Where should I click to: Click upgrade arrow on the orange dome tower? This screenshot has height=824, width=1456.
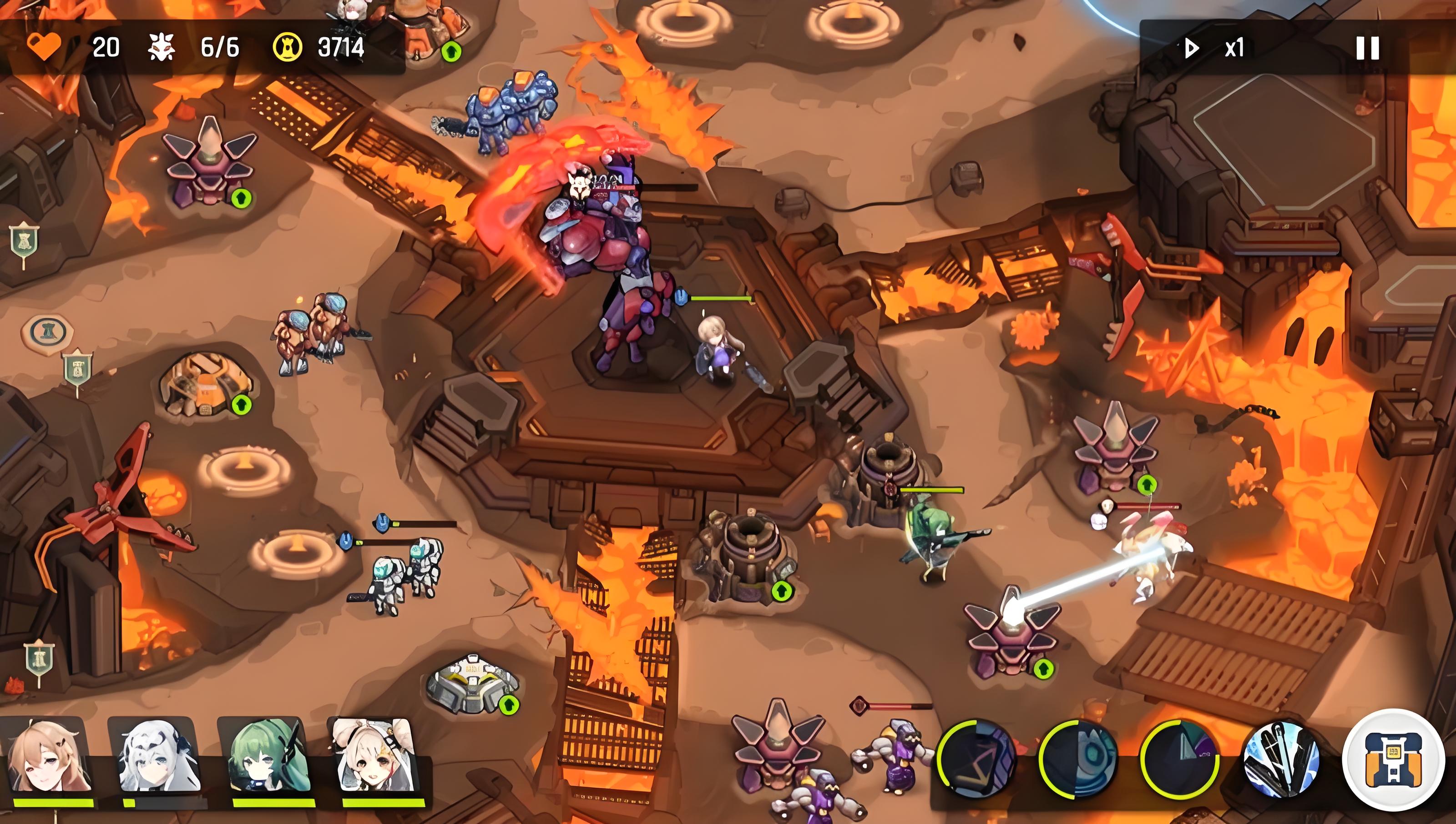point(242,405)
